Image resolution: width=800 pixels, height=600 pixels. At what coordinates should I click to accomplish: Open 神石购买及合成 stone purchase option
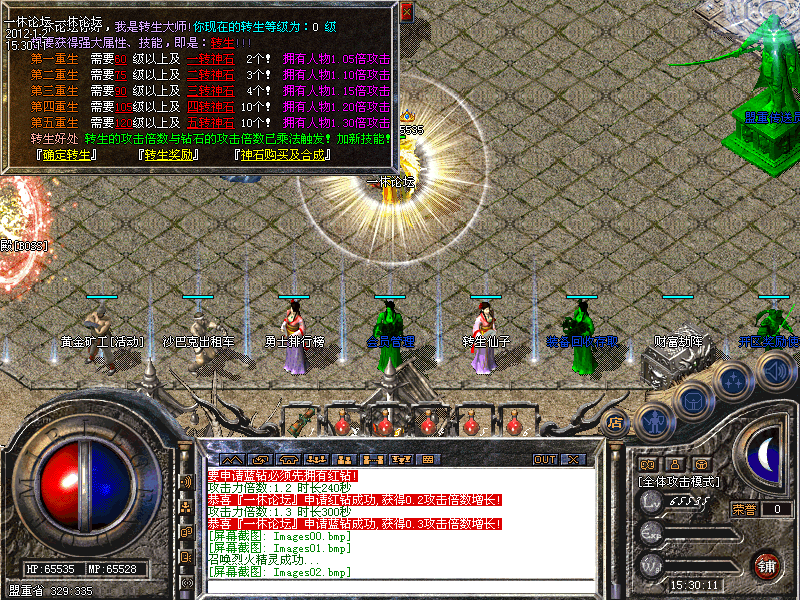pos(286,155)
